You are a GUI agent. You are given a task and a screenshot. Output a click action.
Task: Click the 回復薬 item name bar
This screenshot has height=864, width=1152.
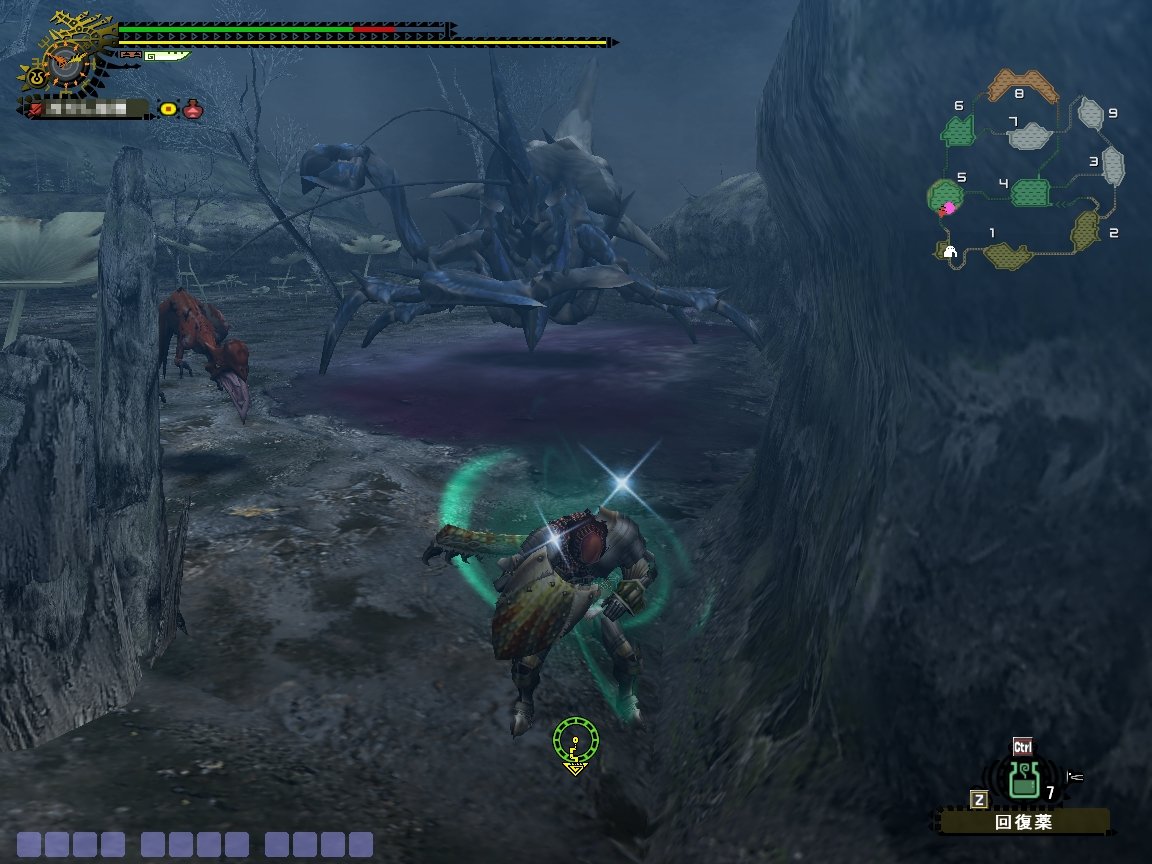pos(1024,822)
